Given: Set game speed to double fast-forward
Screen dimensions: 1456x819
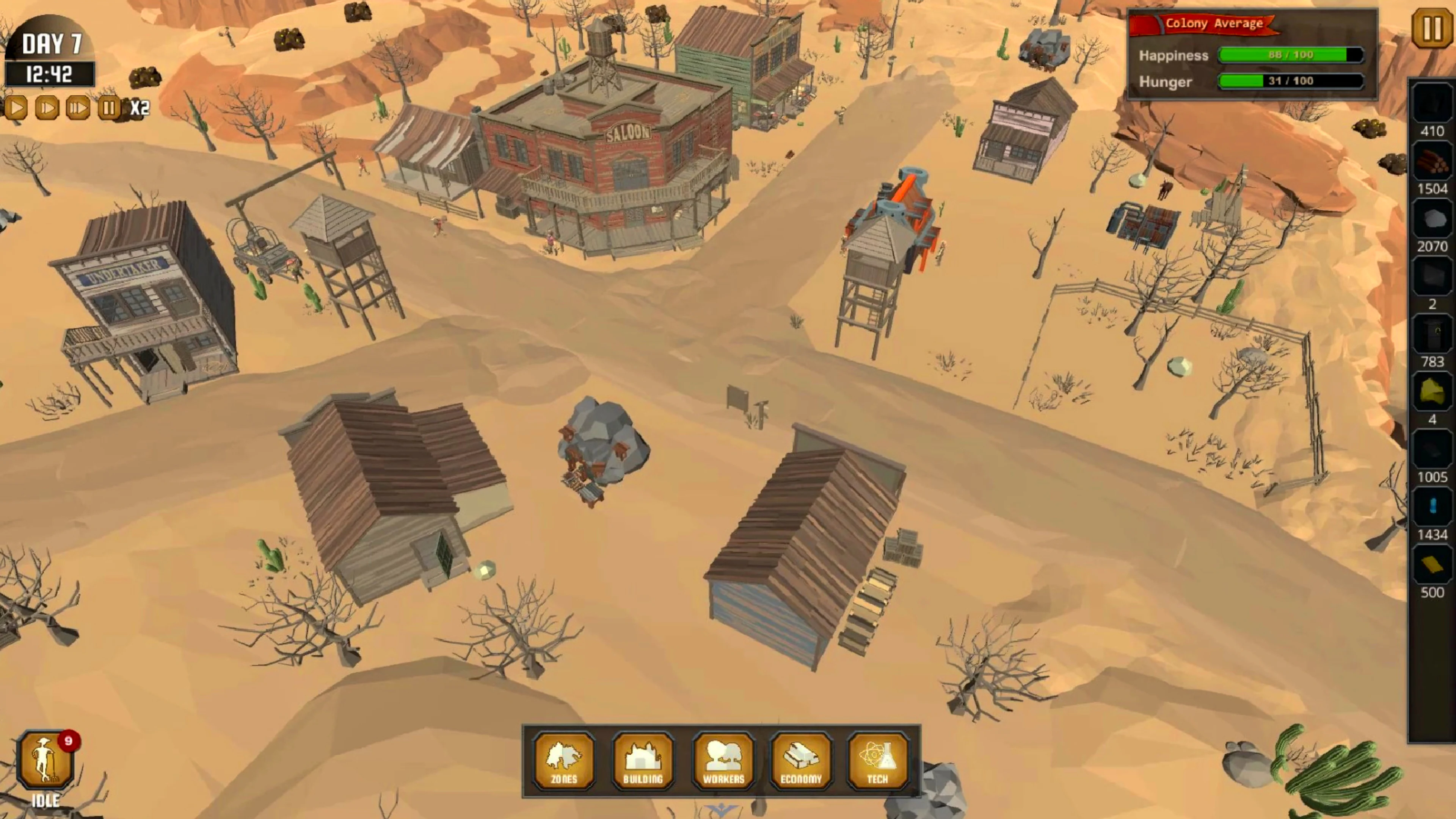Looking at the screenshot, I should click(47, 107).
